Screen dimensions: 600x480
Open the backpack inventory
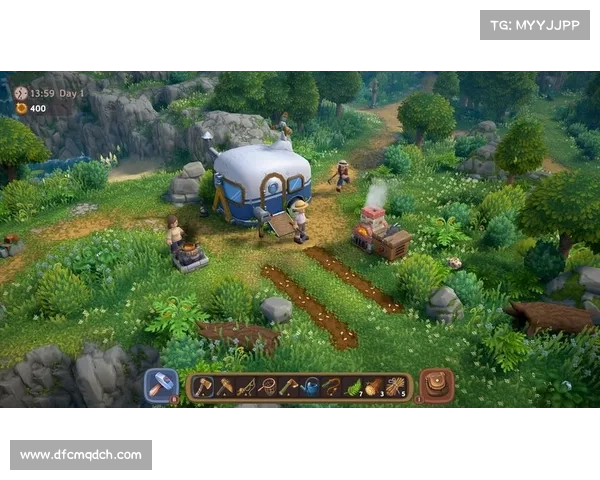pyautogui.click(x=436, y=386)
